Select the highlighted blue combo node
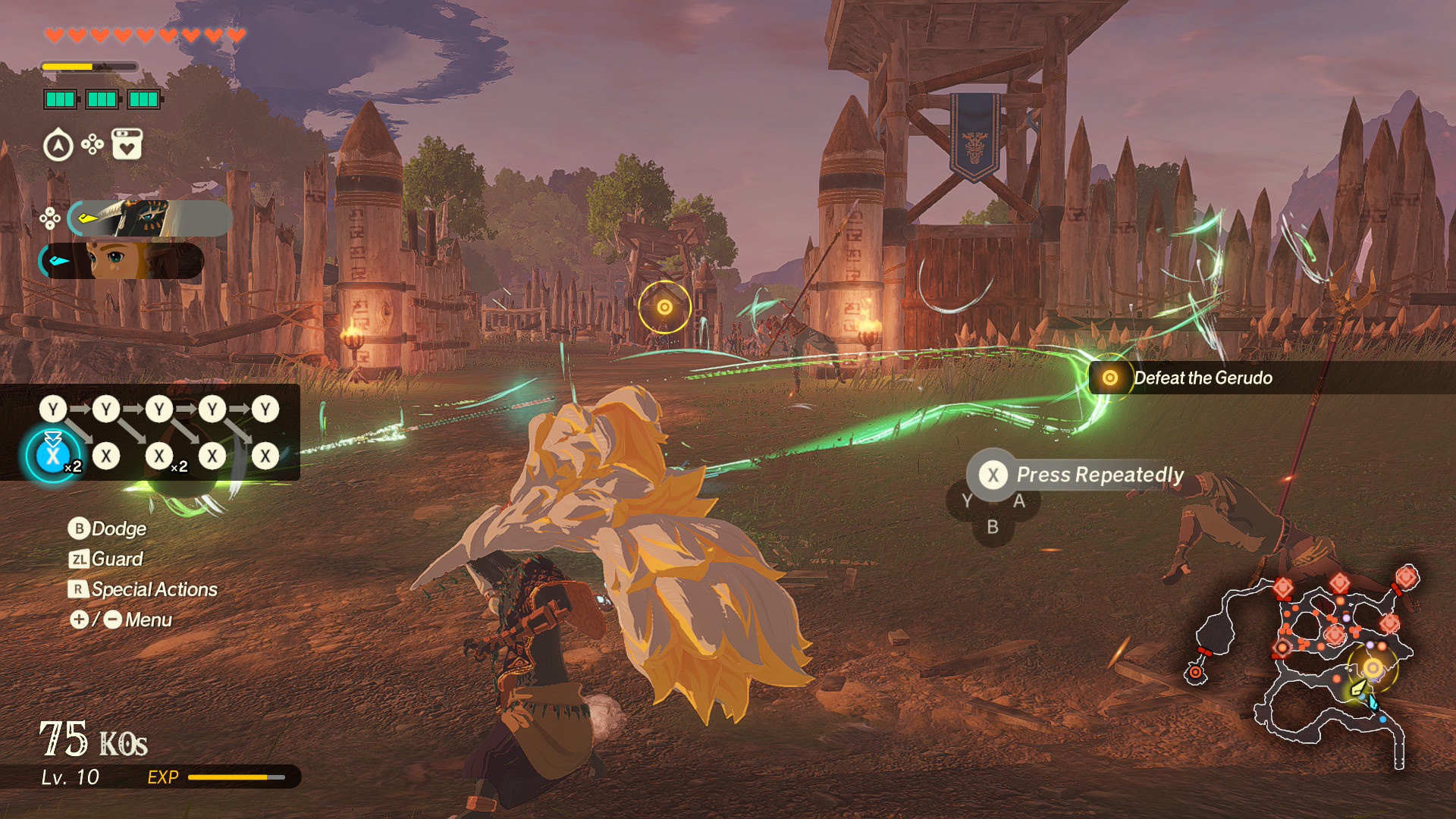This screenshot has width=1456, height=819. click(52, 456)
